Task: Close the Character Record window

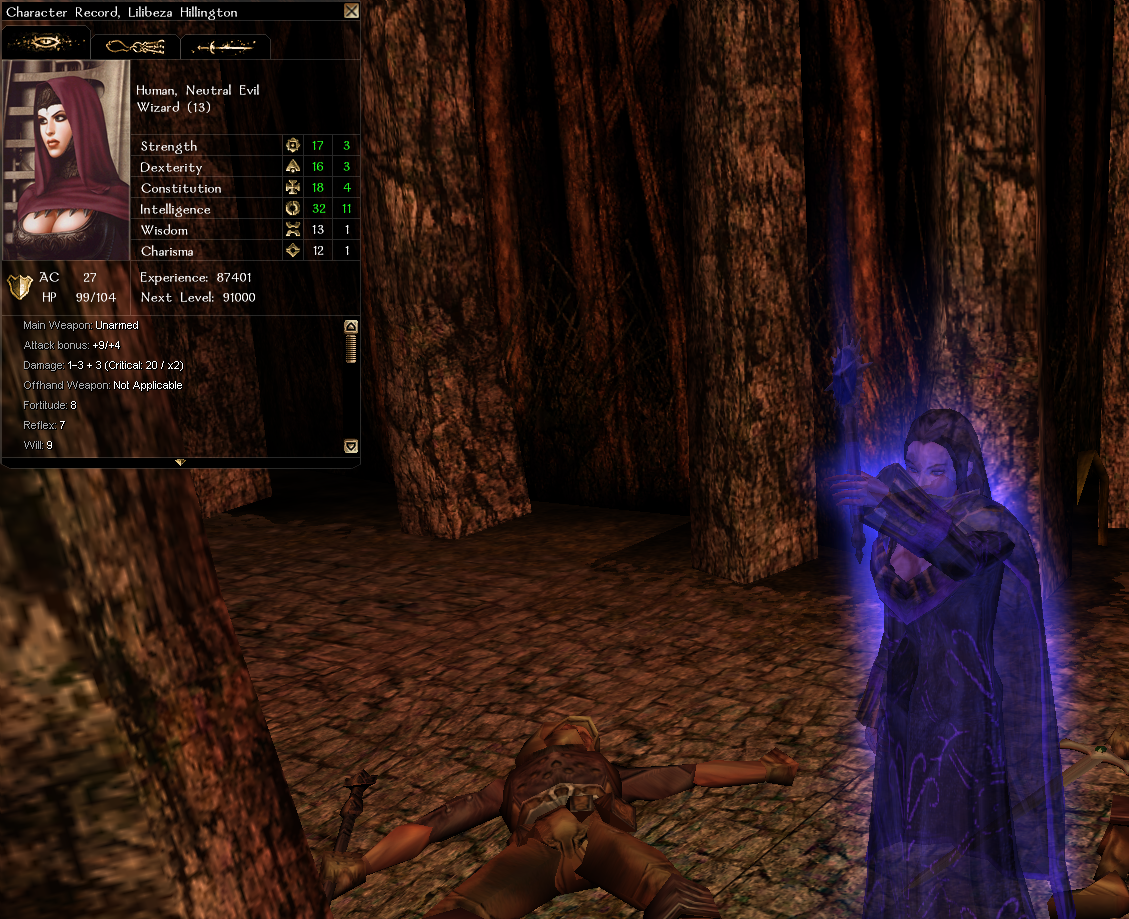Action: pos(351,11)
